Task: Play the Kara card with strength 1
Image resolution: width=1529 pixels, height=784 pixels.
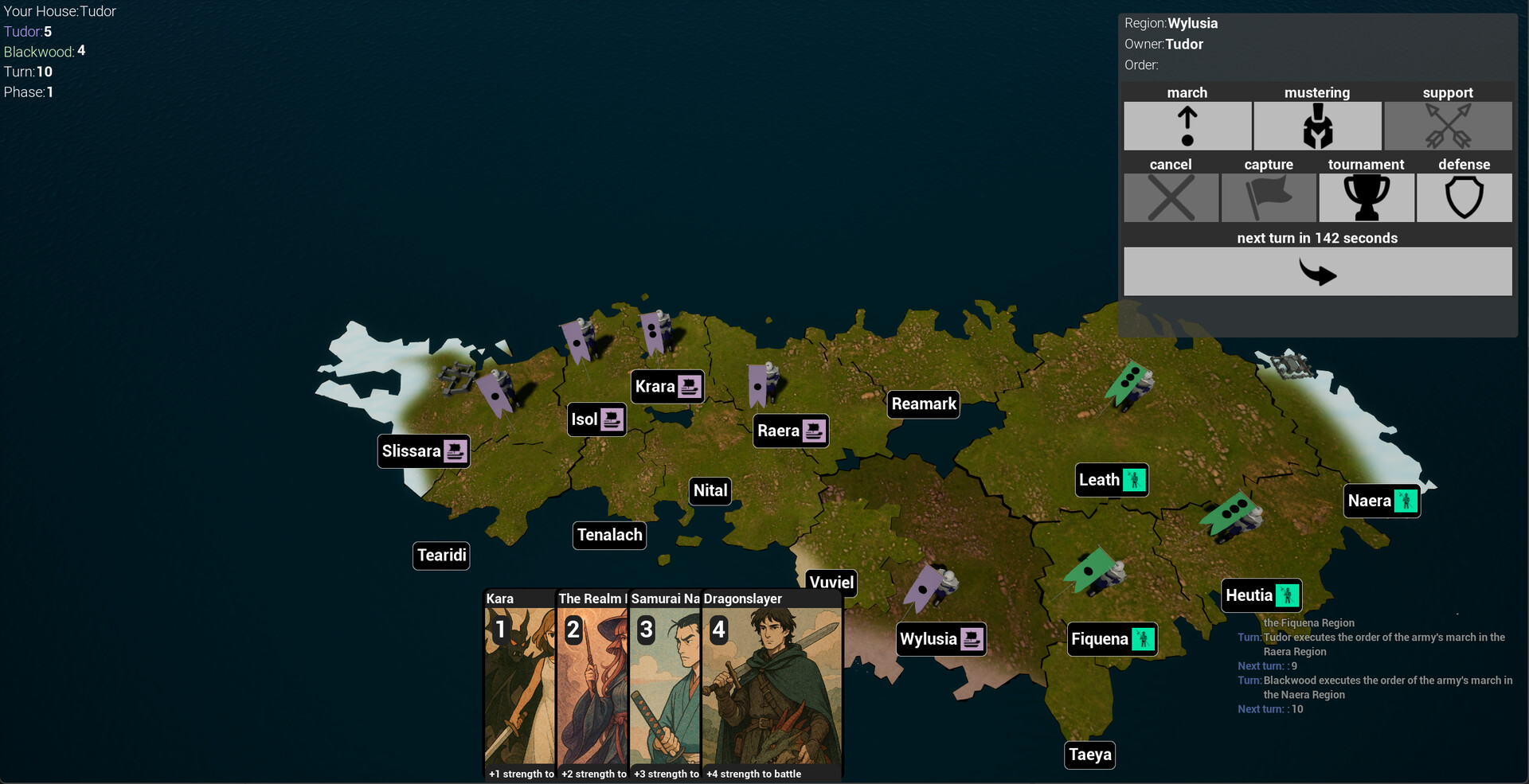Action: [518, 685]
